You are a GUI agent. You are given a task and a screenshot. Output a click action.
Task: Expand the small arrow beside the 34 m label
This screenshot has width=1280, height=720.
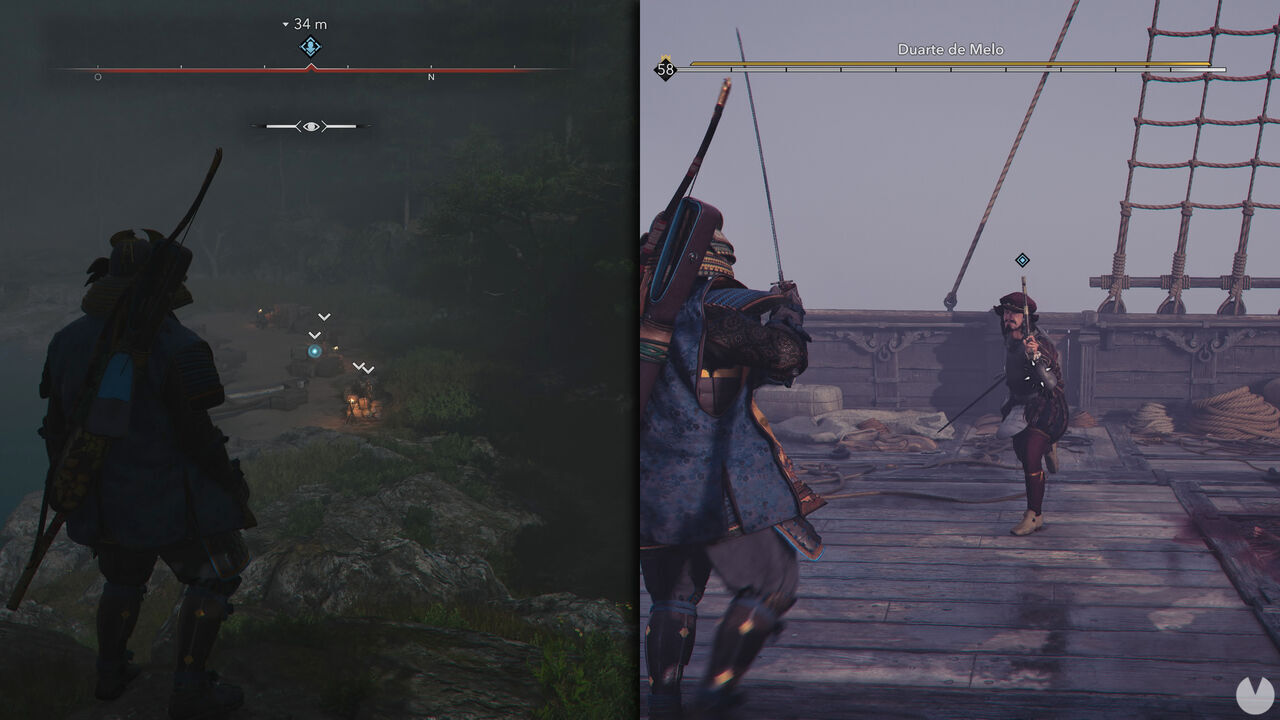(x=286, y=24)
